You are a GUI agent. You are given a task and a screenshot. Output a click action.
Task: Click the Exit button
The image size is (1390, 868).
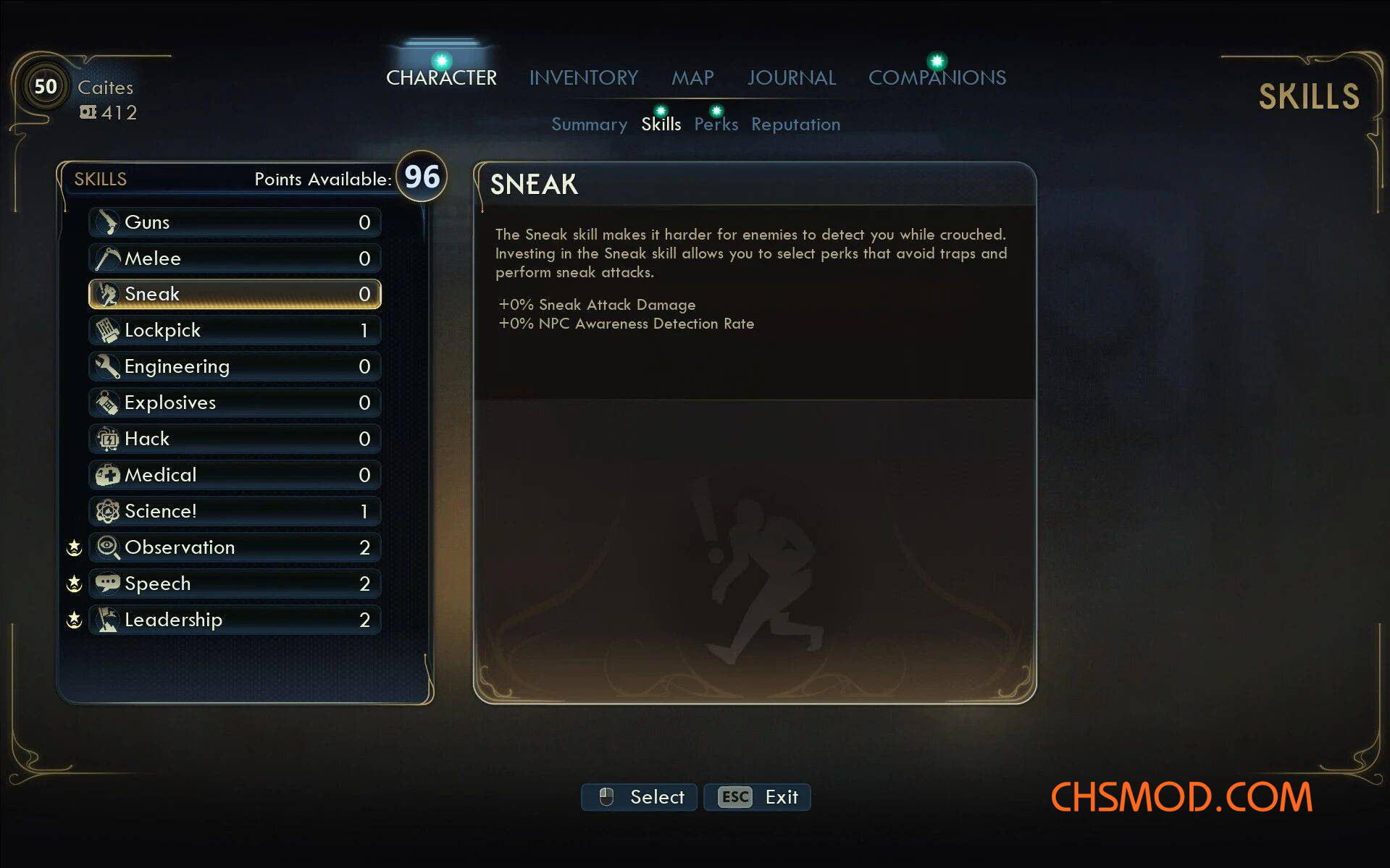coord(757,797)
